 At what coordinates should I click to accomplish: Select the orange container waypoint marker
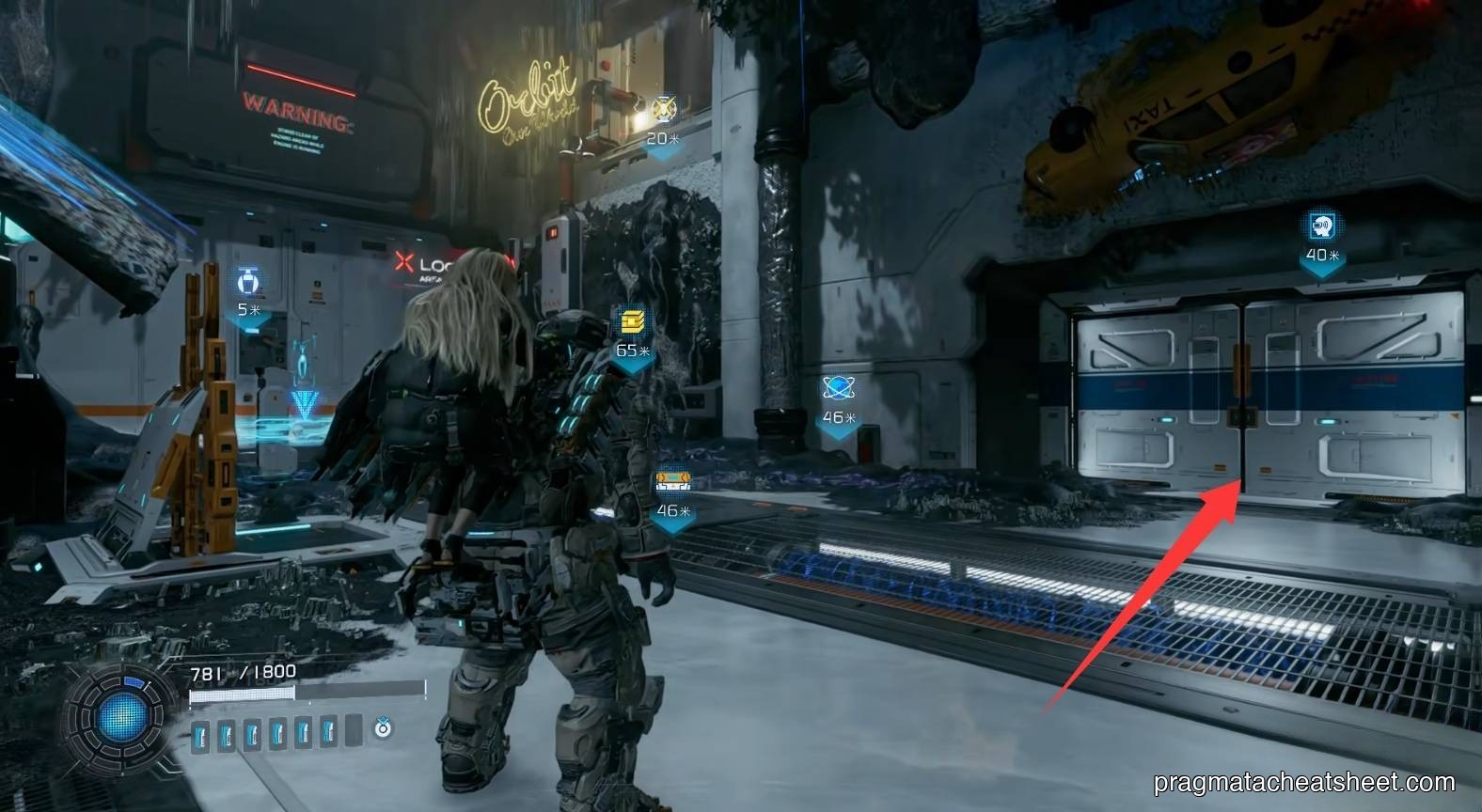[x=673, y=483]
